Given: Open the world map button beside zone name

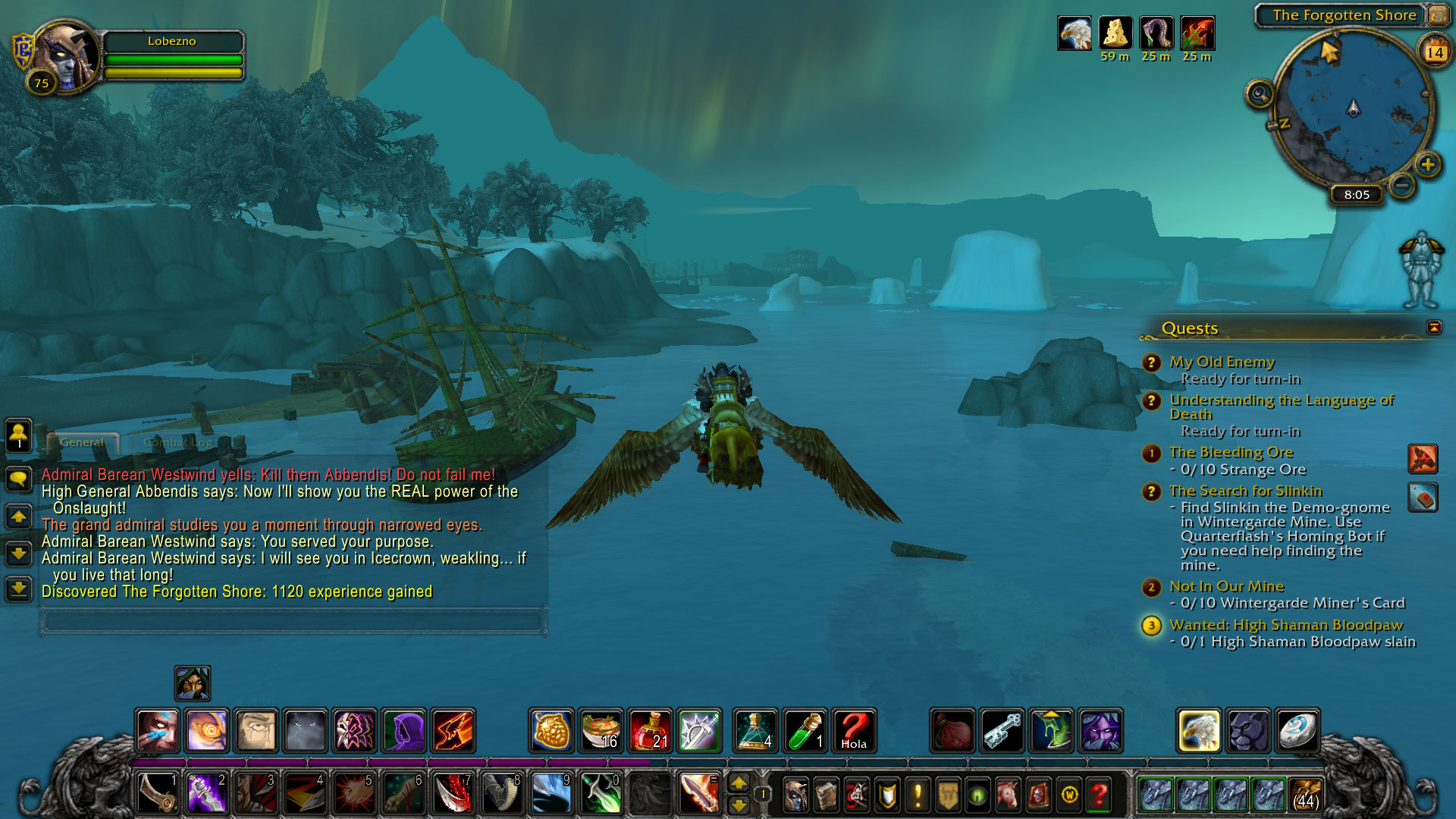Looking at the screenshot, I should click(1438, 15).
